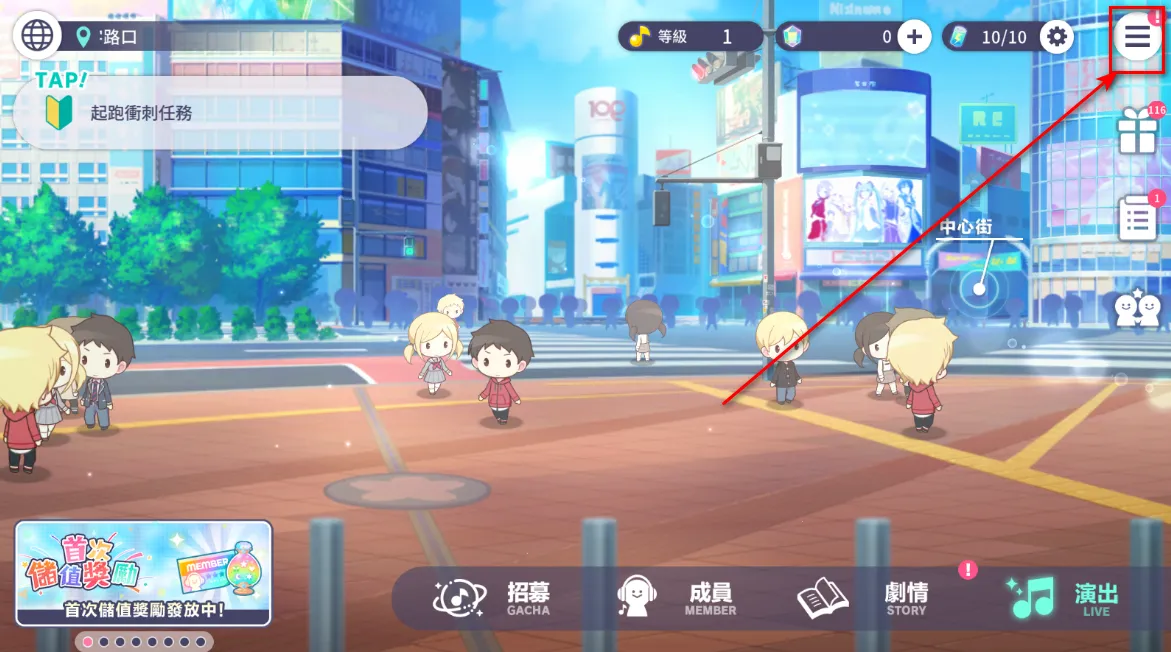Open the 劇情 Story menu
The image size is (1171, 652).
pos(862,598)
